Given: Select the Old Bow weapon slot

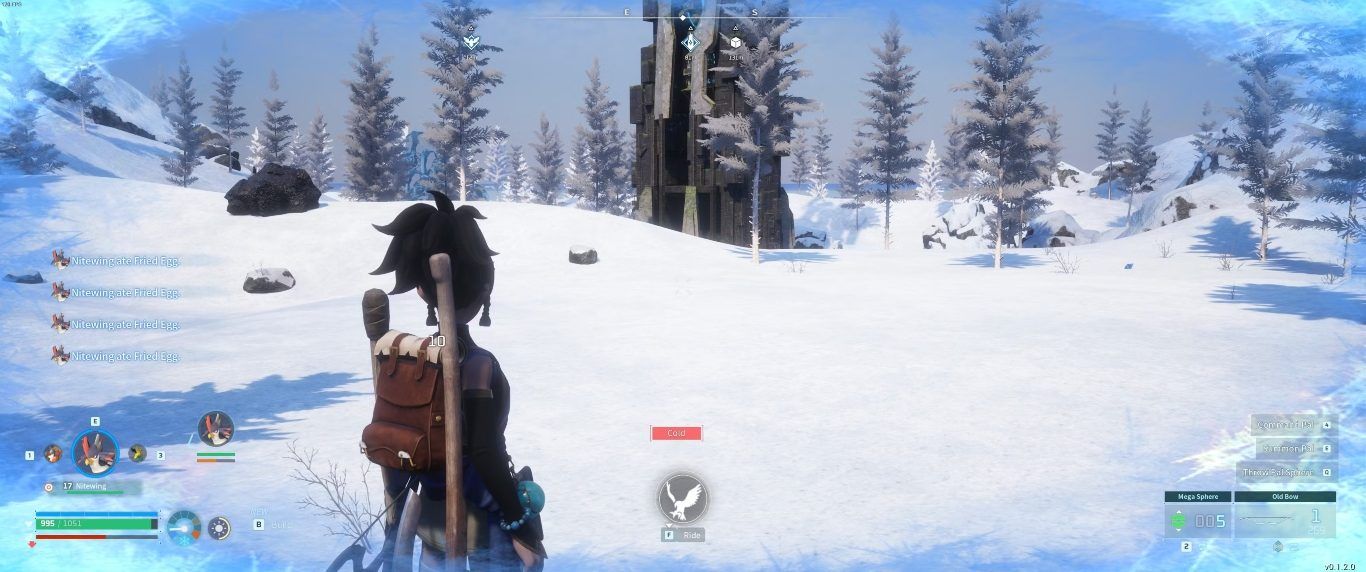Looking at the screenshot, I should pos(1284,520).
